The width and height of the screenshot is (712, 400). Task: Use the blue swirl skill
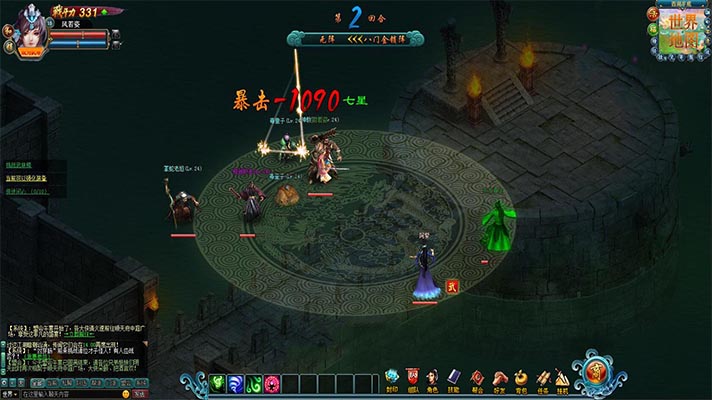pos(236,384)
